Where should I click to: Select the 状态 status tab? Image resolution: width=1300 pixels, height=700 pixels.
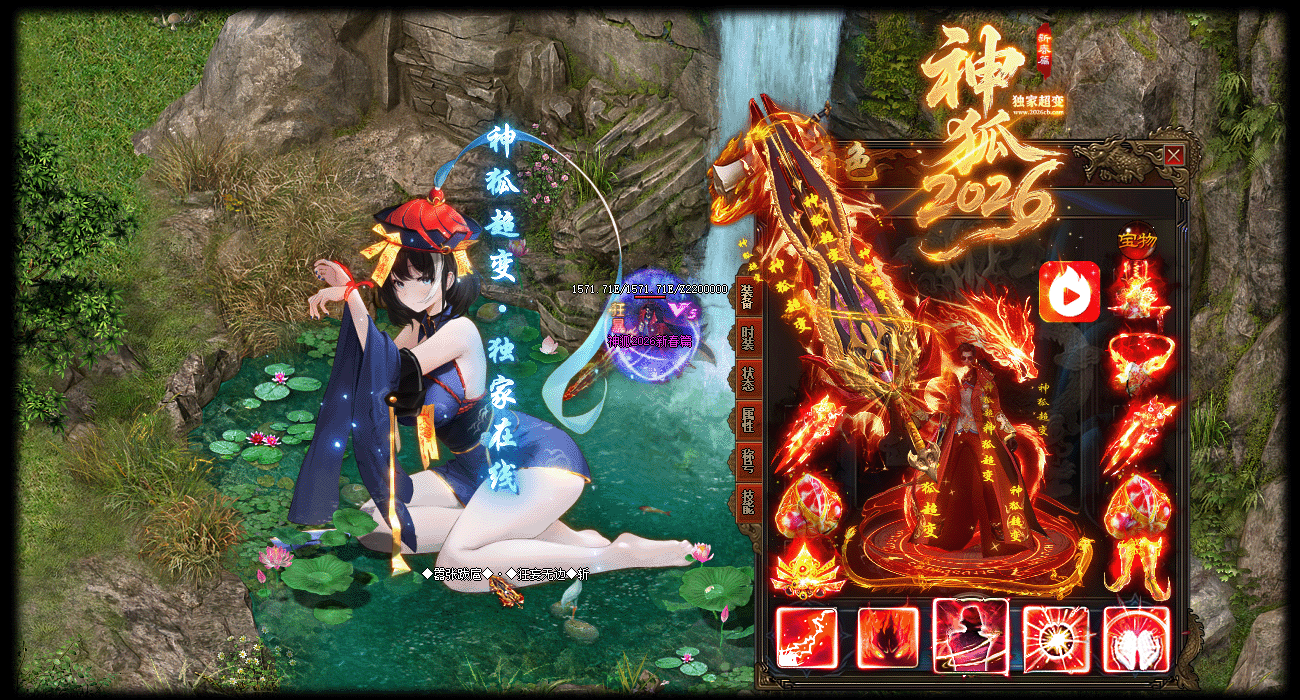pyautogui.click(x=747, y=380)
